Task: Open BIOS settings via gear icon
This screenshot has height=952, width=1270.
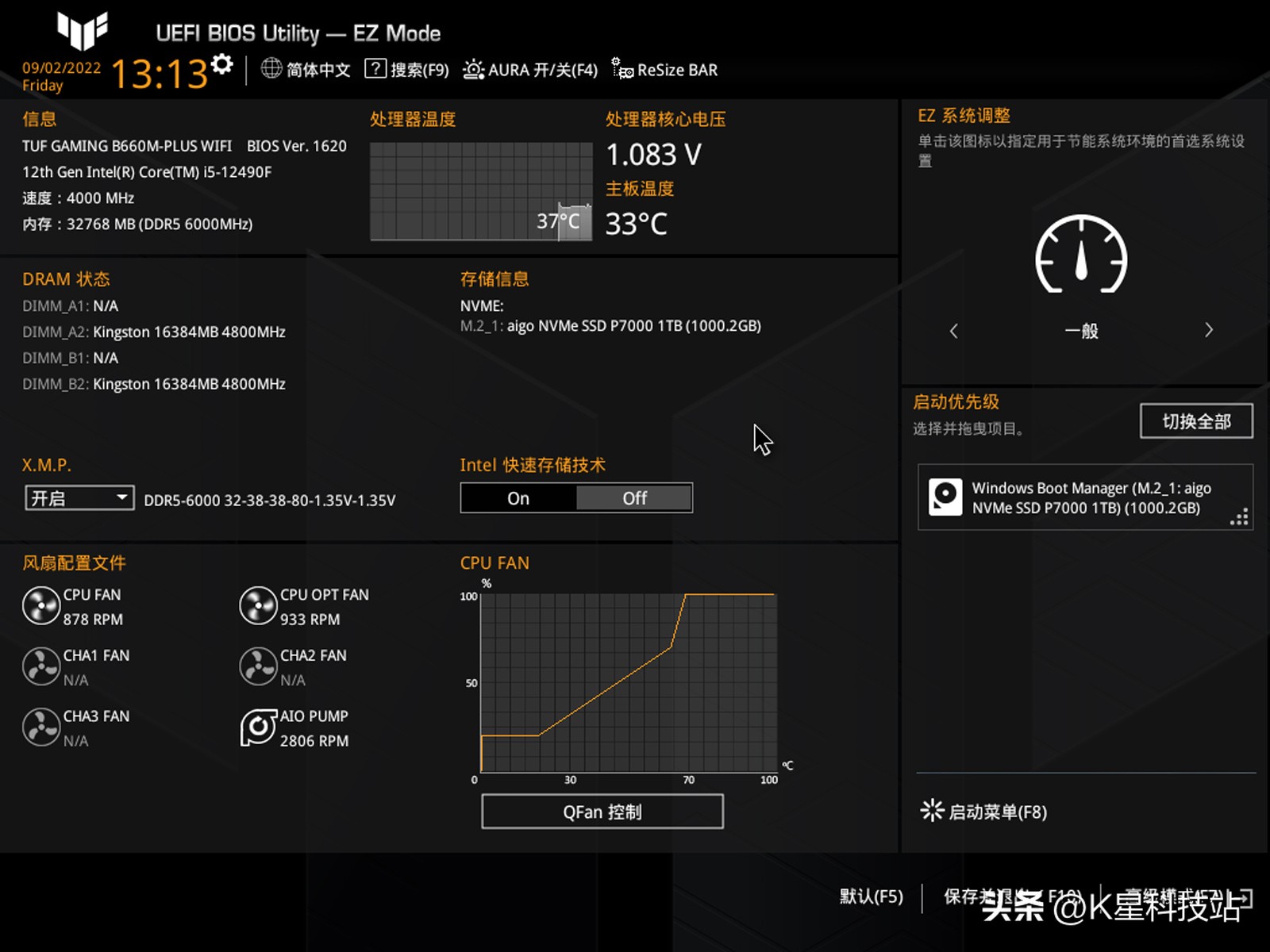Action: (x=222, y=63)
